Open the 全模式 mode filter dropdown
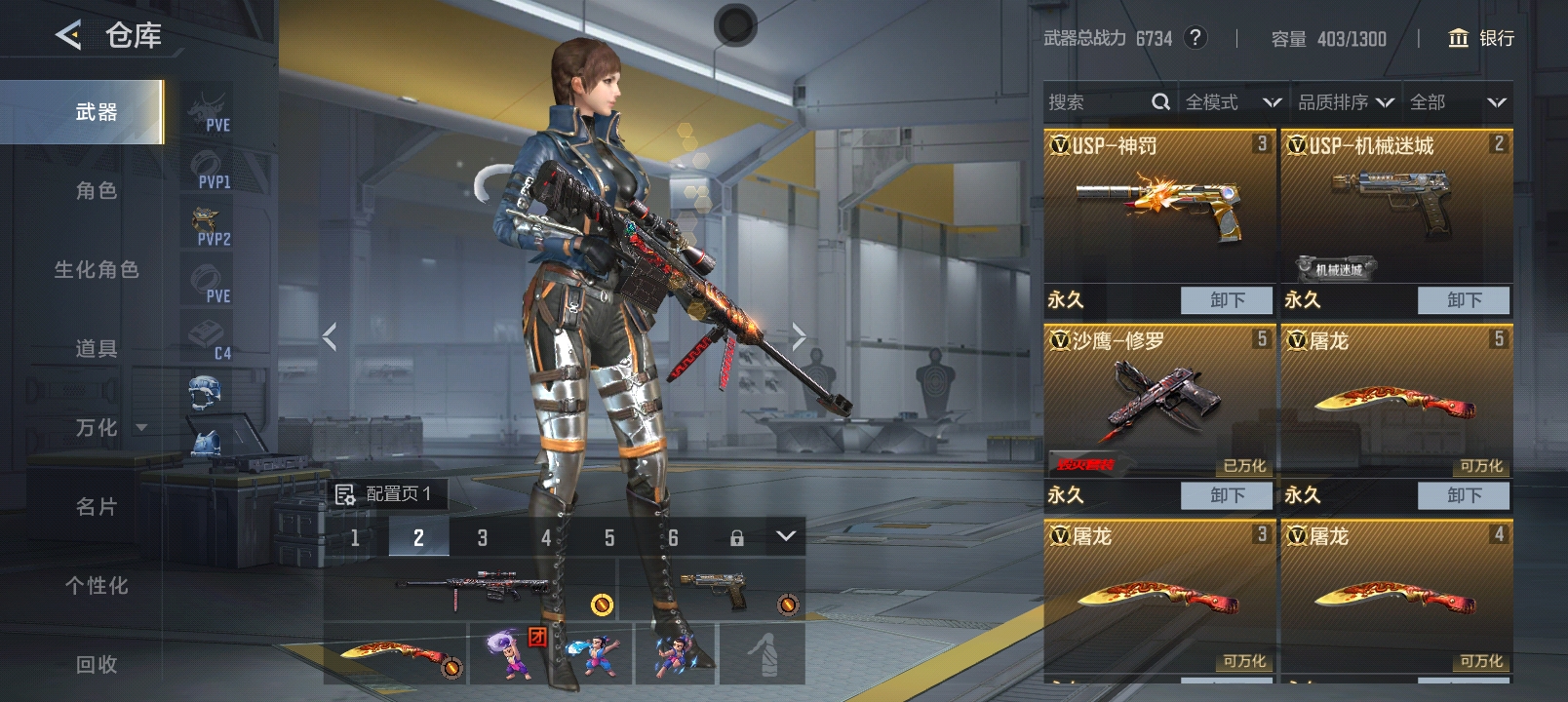1568x702 pixels. pyautogui.click(x=1232, y=102)
